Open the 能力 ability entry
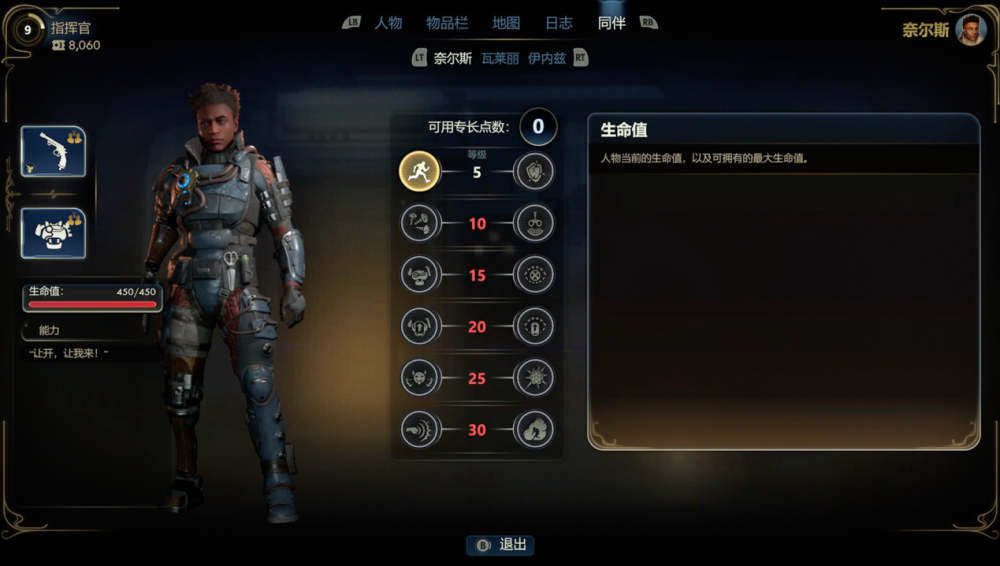 point(50,329)
